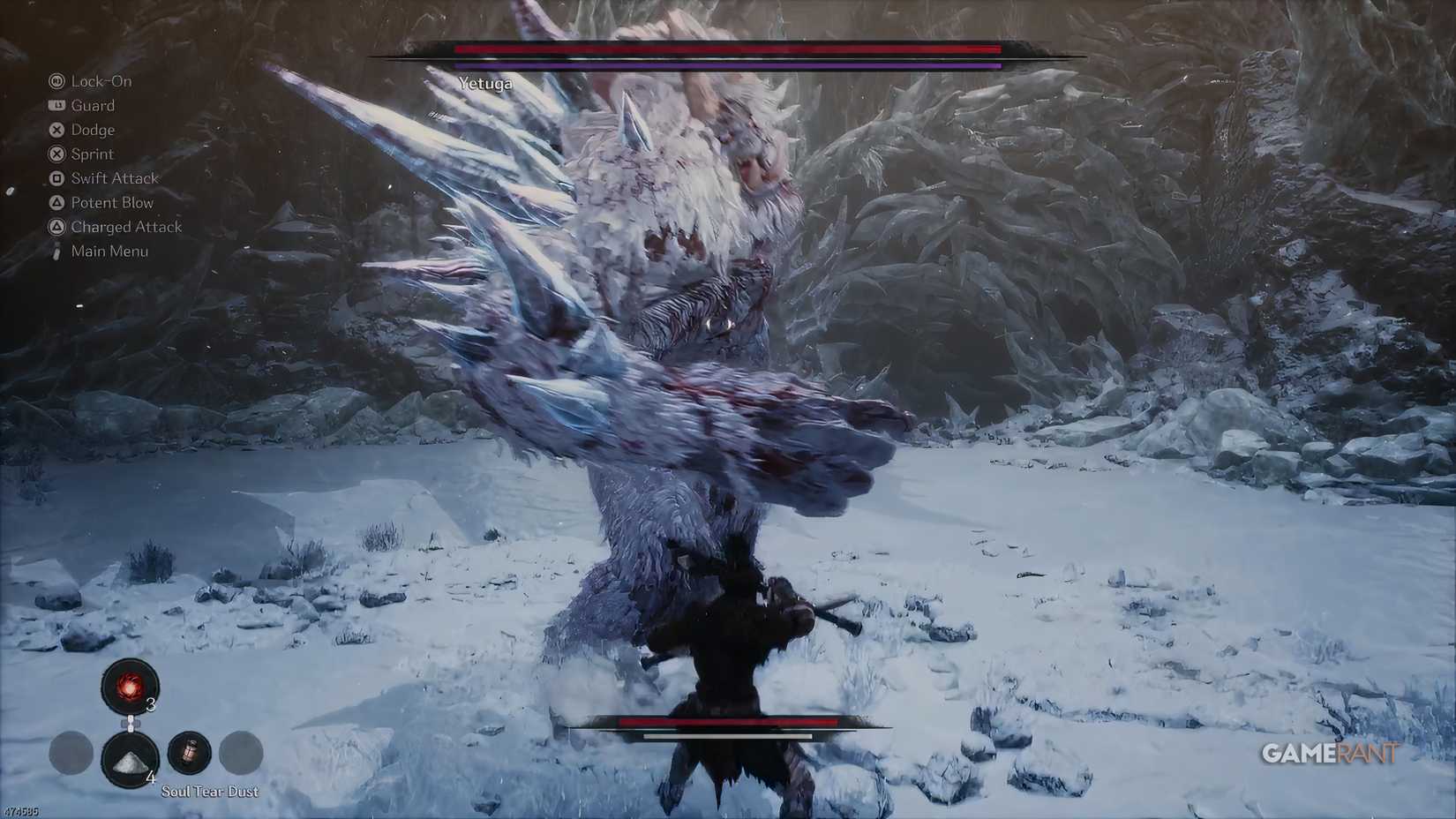Image resolution: width=1456 pixels, height=819 pixels.
Task: Select the Charged Attack hold-triangle icon
Action: pos(56,226)
